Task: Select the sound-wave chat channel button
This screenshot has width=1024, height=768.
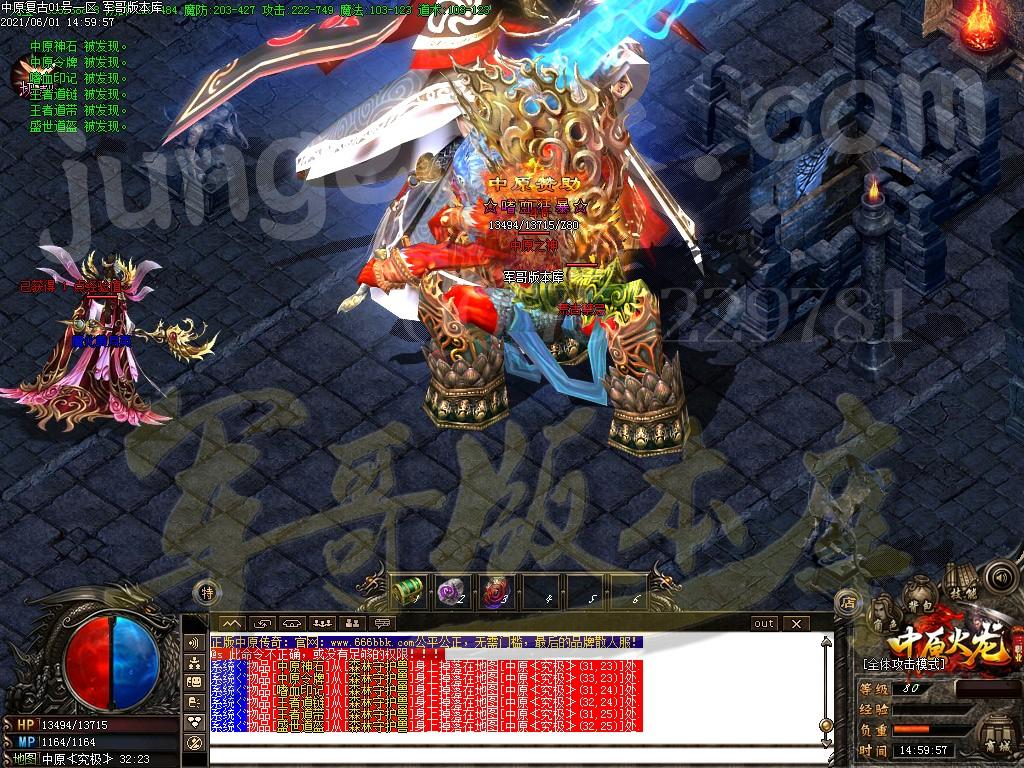Action: [194, 642]
